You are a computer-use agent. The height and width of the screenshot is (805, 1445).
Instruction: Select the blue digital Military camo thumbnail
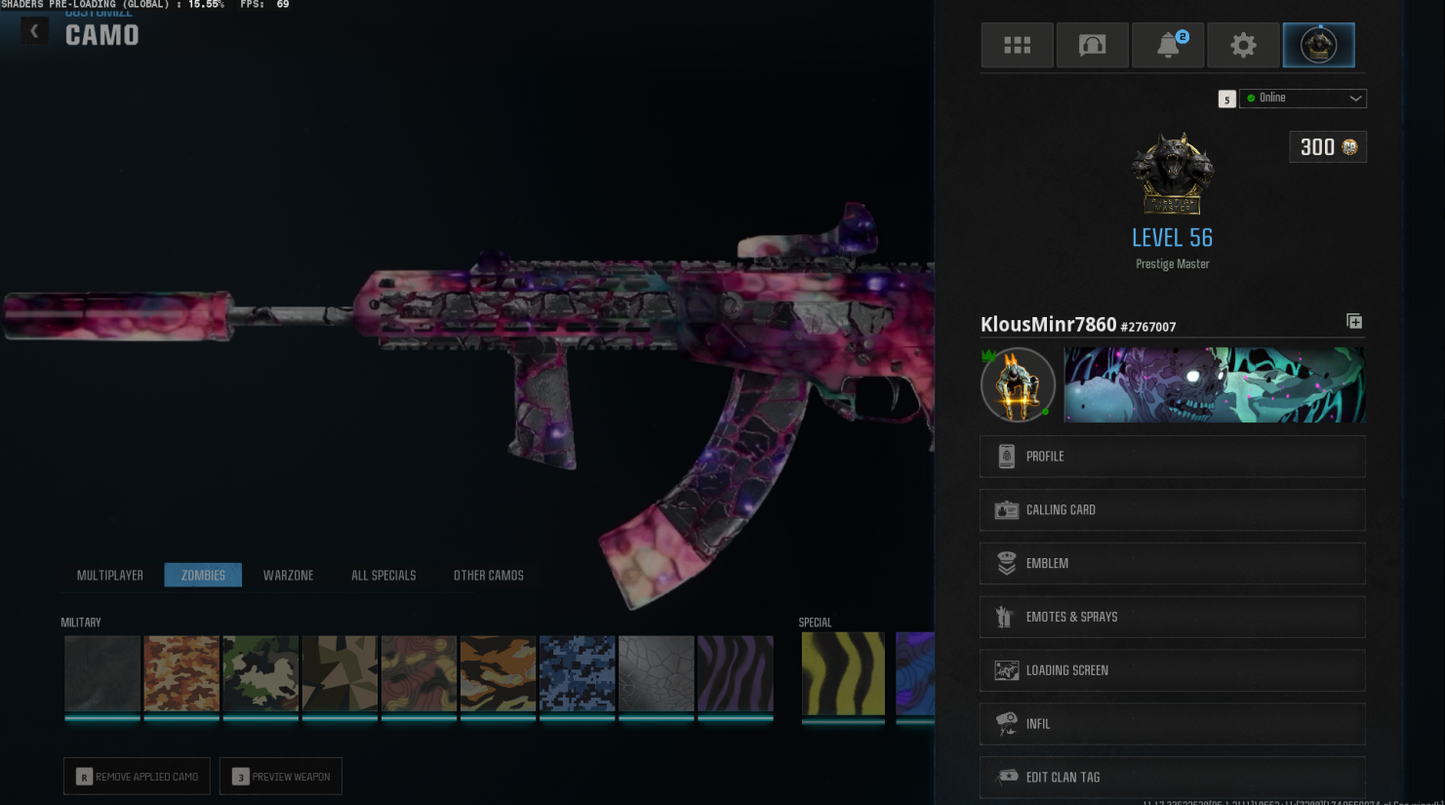pyautogui.click(x=576, y=675)
